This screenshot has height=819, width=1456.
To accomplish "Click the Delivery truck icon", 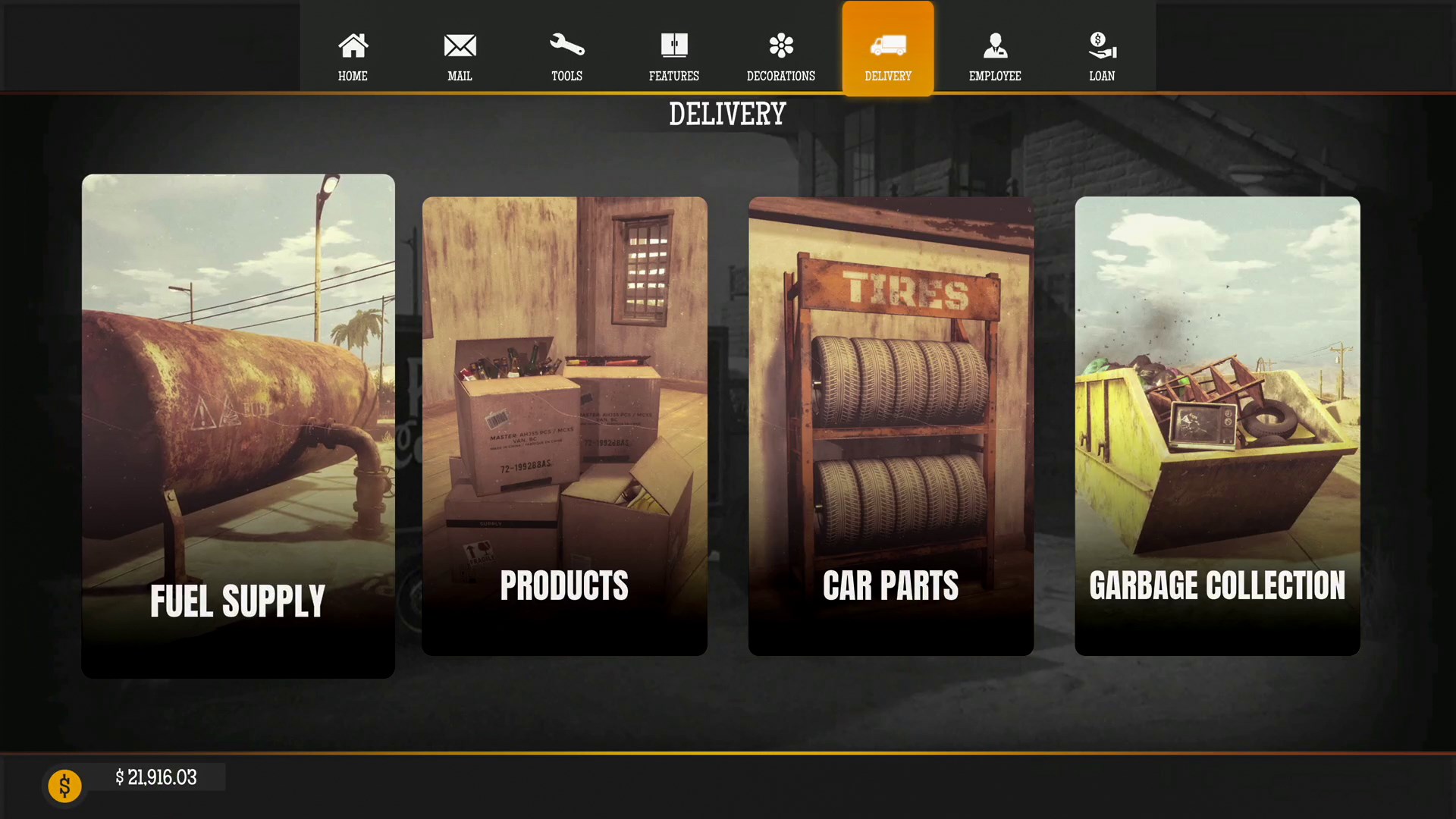I will coord(888,45).
